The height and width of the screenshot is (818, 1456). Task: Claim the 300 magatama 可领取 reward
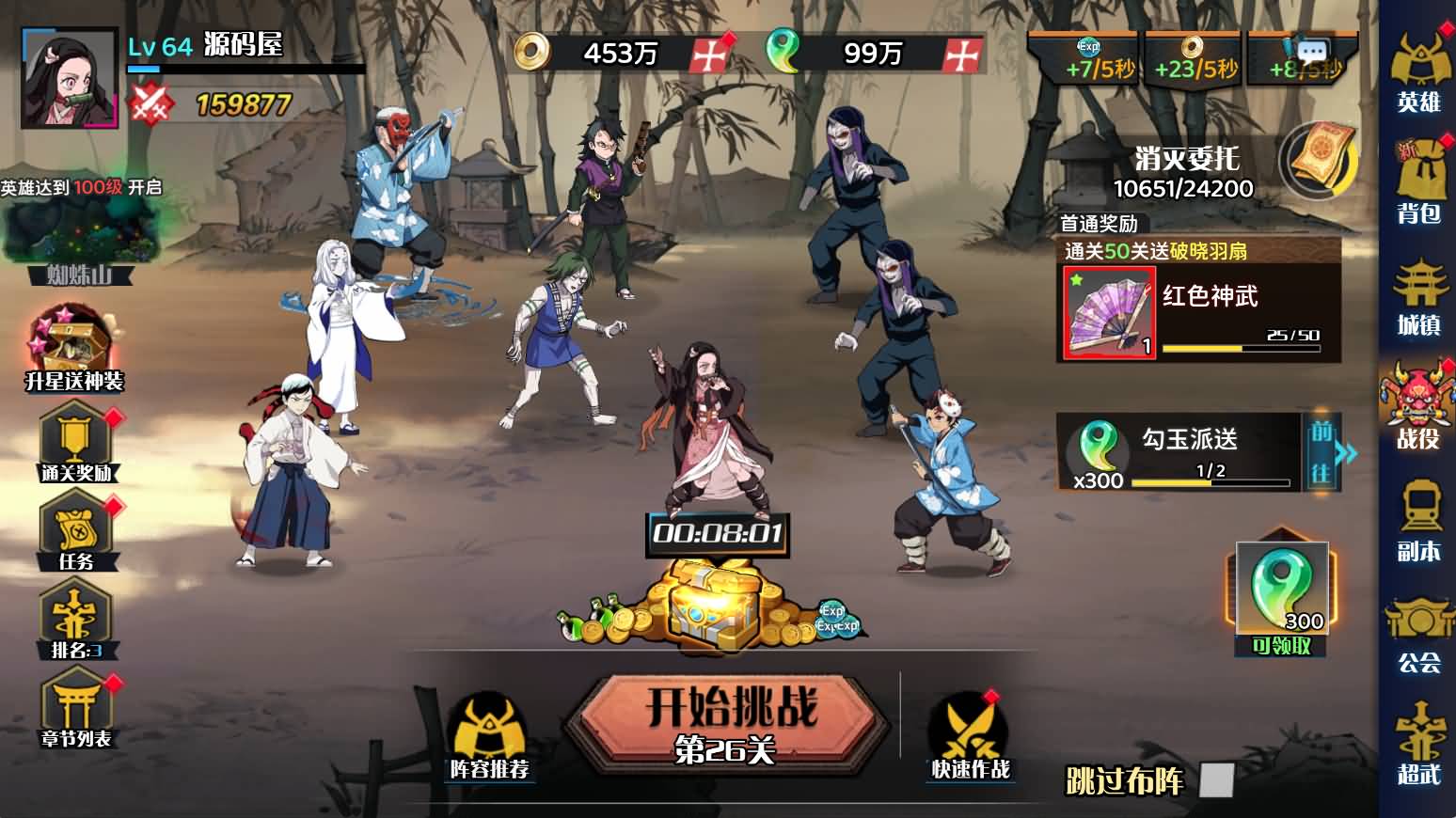point(1281,597)
